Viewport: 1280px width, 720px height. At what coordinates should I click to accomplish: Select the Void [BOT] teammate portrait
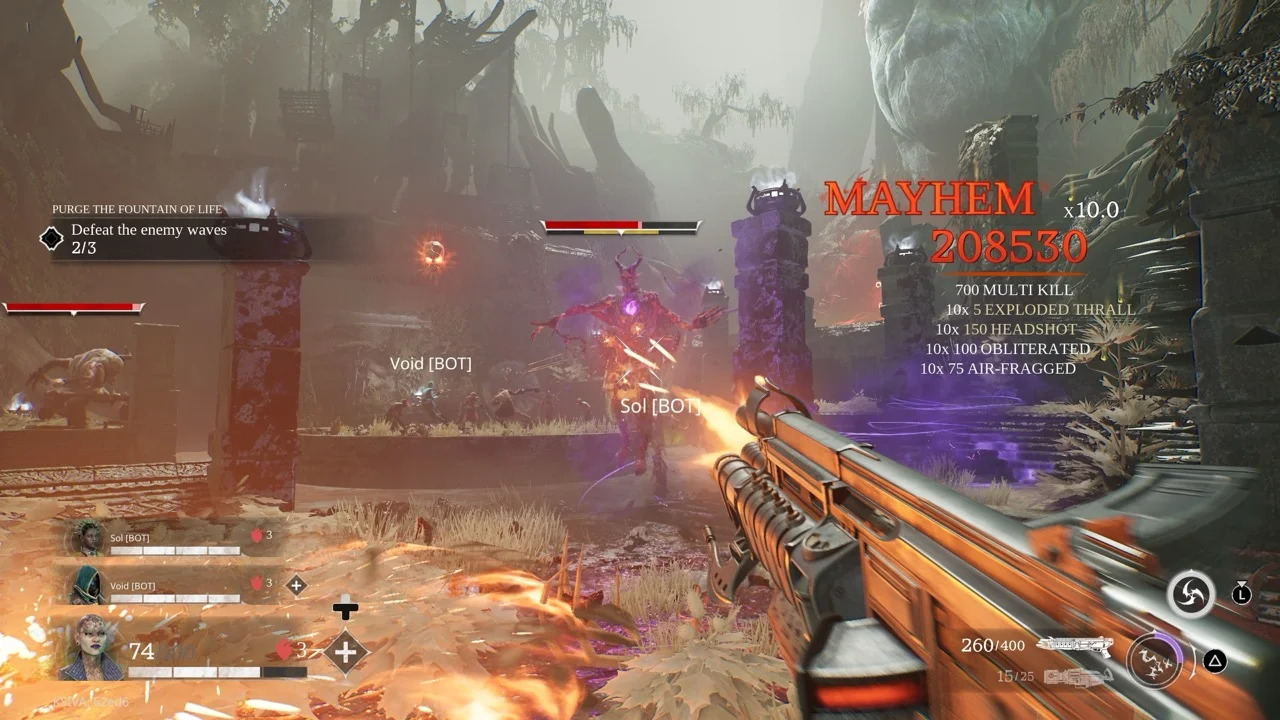(x=87, y=586)
